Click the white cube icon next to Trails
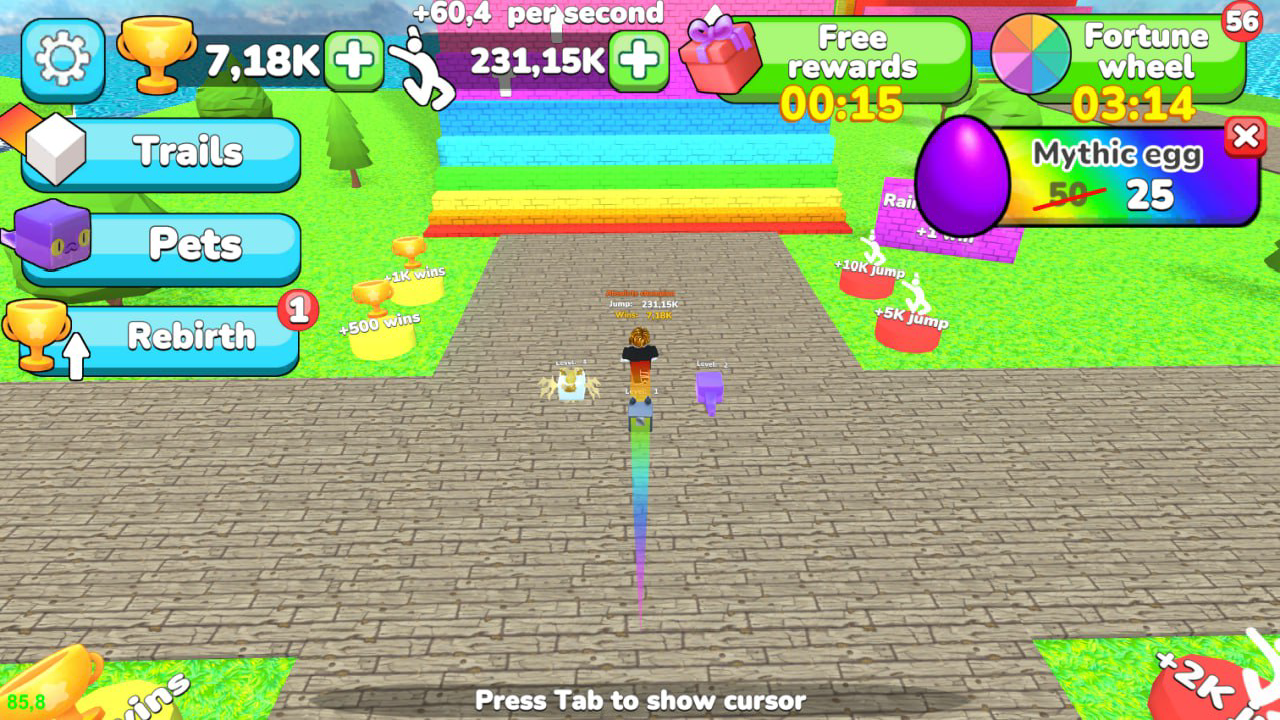The width and height of the screenshot is (1280, 720). (x=55, y=152)
